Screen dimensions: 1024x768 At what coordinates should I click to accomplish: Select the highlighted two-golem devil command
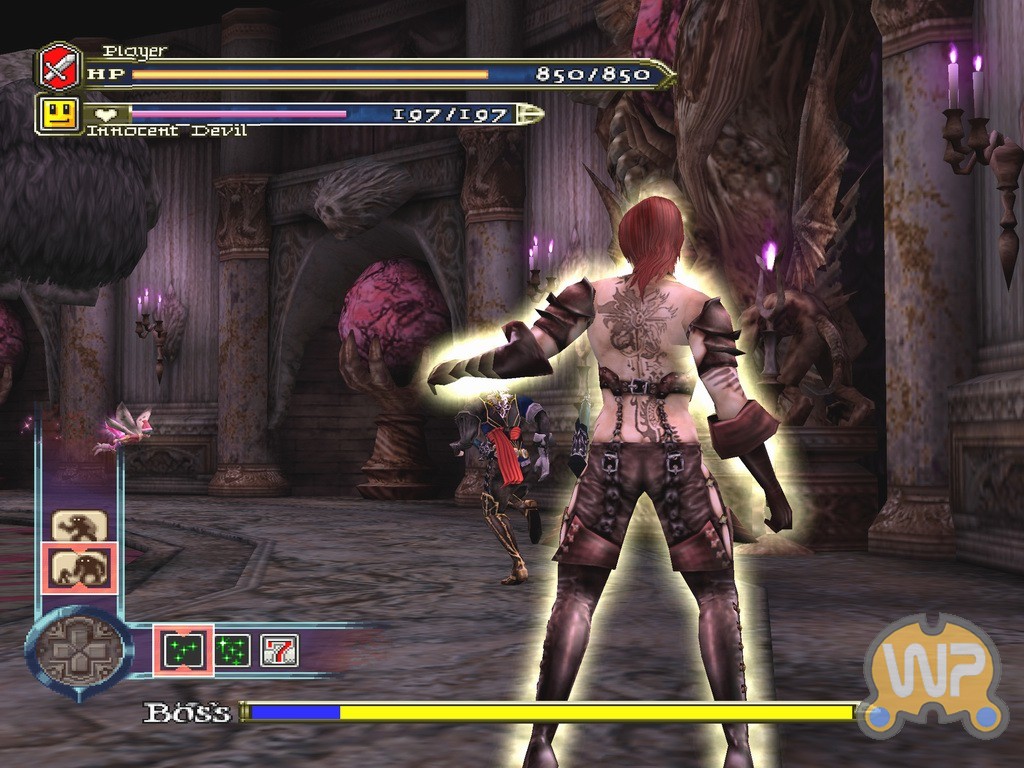[x=79, y=568]
